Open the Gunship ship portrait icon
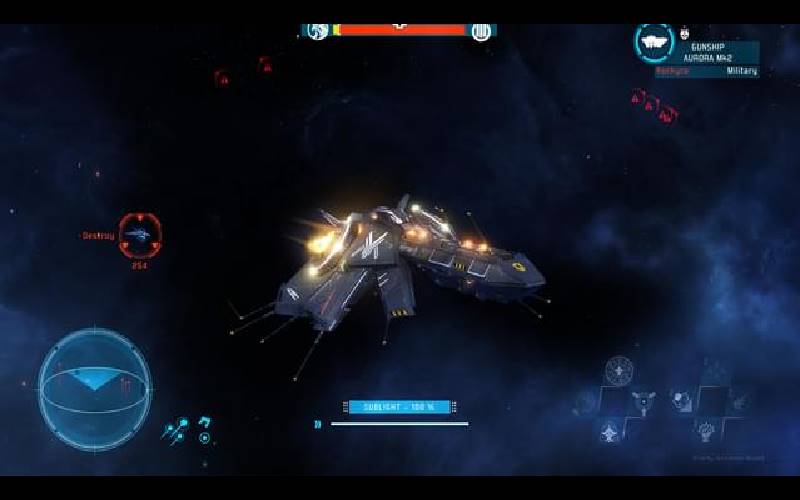Screen dimensions: 800x500 (653, 41)
